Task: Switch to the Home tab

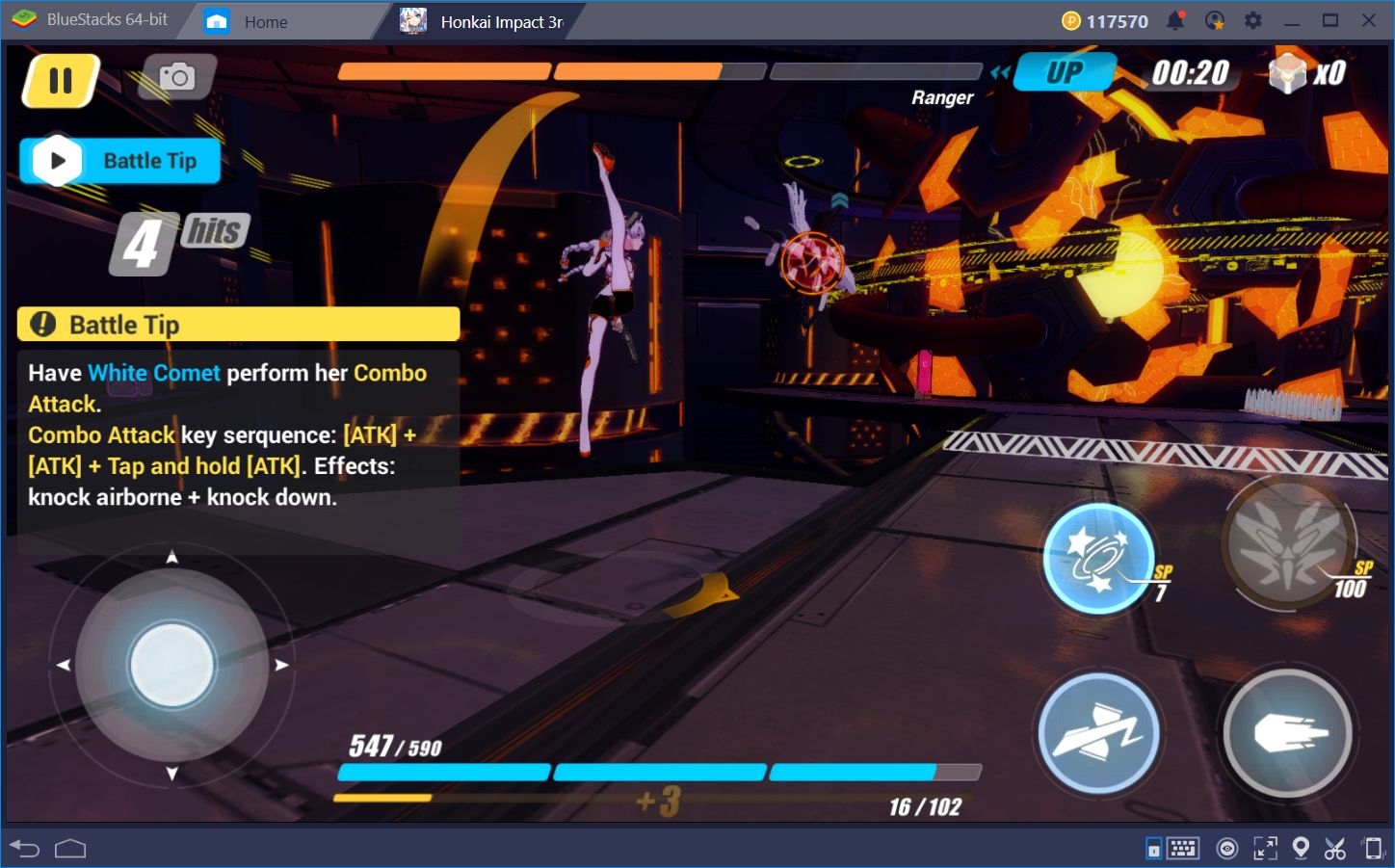Action: coord(267,20)
